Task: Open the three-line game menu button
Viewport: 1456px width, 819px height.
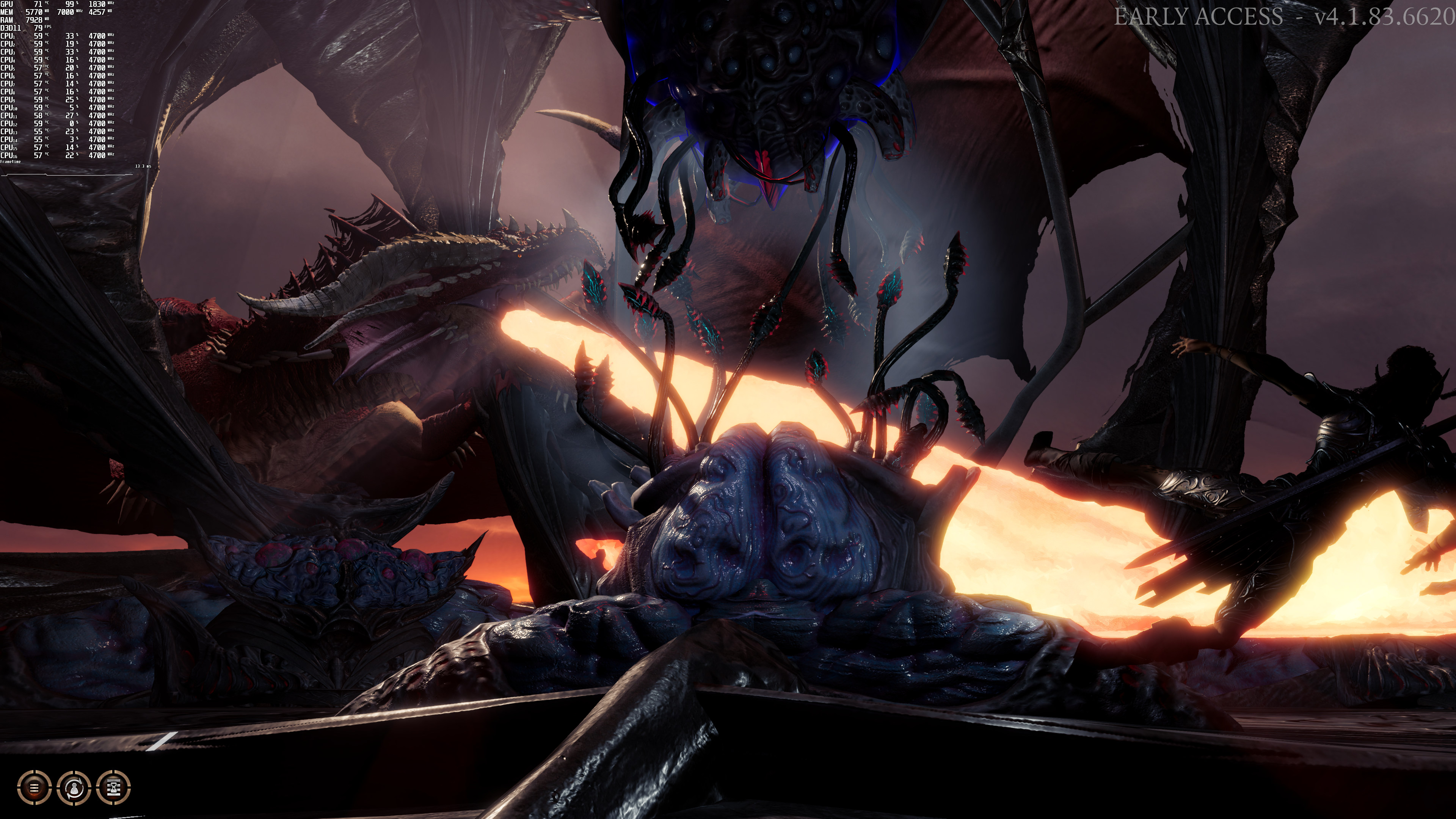Action: pyautogui.click(x=35, y=786)
